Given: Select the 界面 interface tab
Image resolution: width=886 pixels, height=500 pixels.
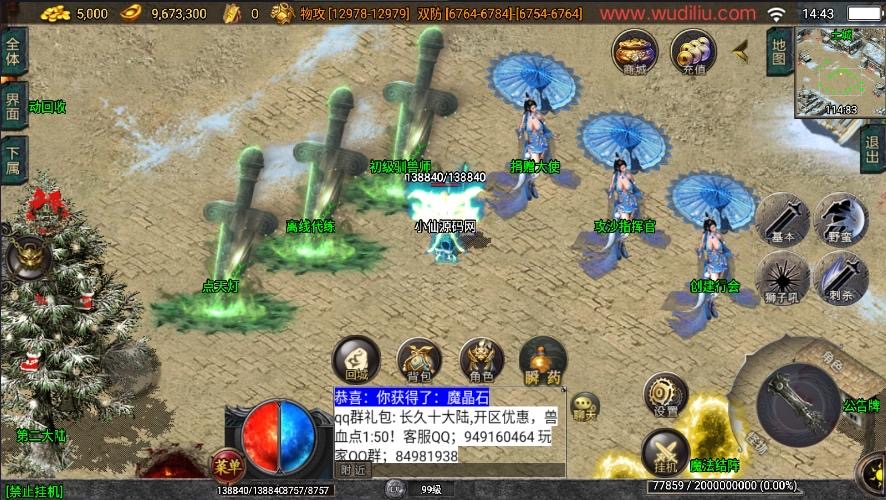Looking at the screenshot, I should pyautogui.click(x=13, y=105).
